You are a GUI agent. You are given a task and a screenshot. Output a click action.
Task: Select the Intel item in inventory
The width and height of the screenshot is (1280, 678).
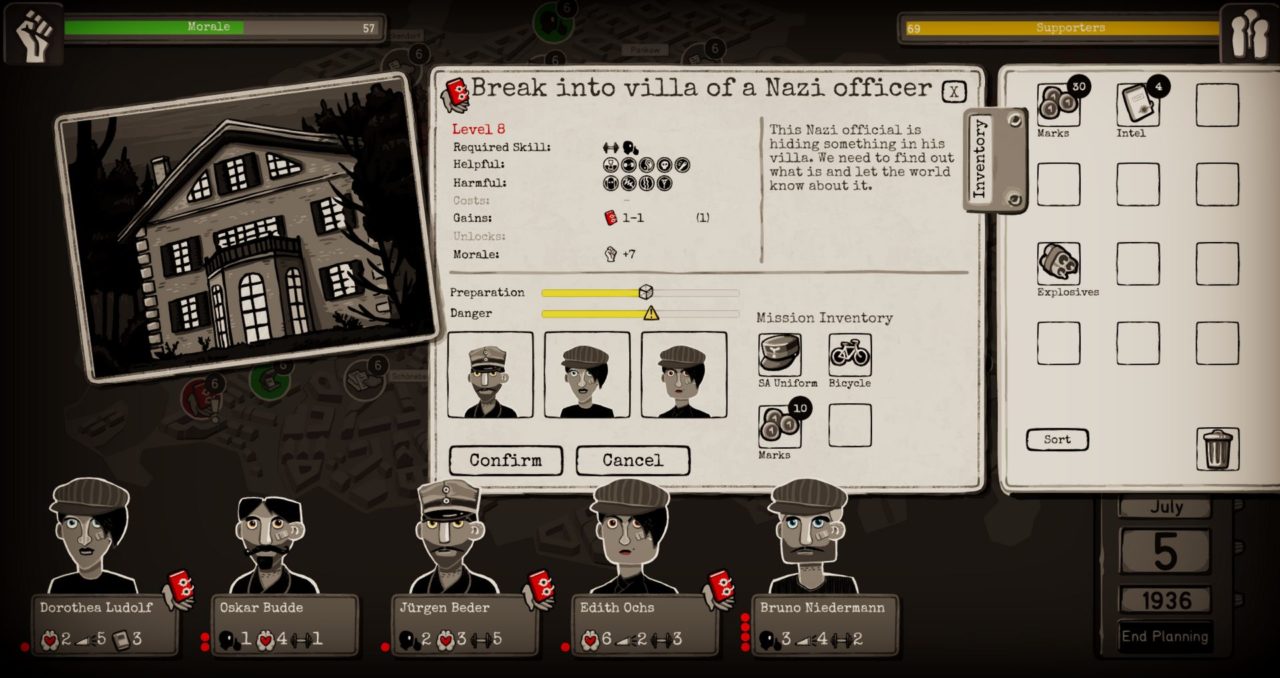click(1138, 105)
